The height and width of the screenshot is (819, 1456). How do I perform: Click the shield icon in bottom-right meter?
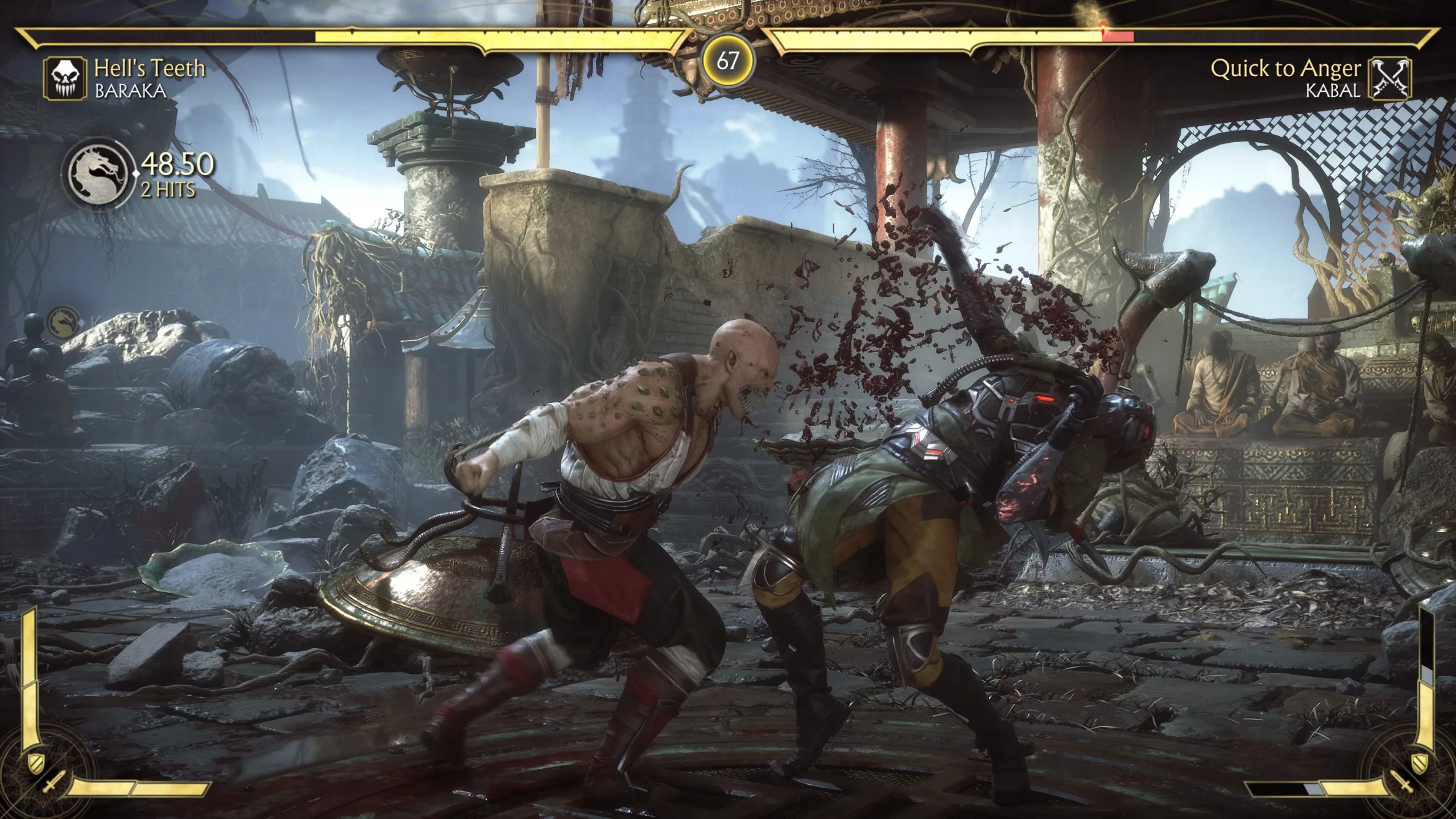(x=1421, y=764)
